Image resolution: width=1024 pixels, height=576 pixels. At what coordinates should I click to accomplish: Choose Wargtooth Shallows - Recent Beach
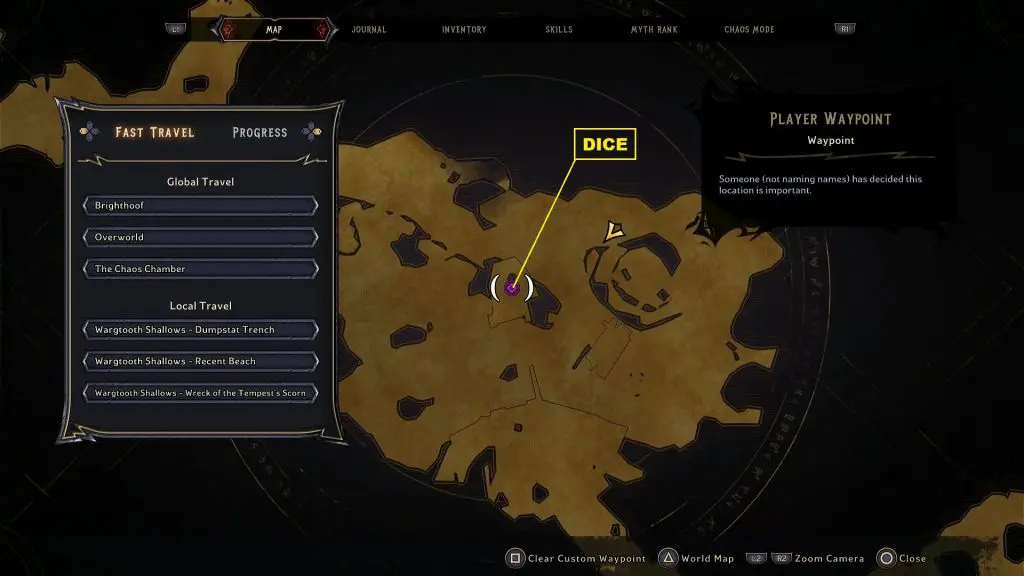coord(201,361)
